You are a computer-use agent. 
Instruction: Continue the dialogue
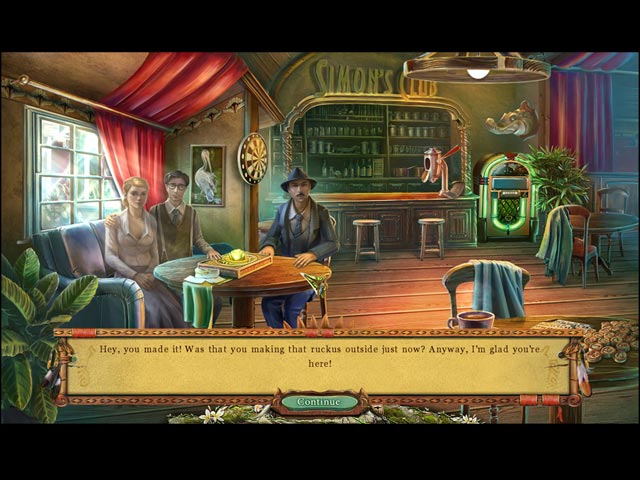tap(319, 402)
